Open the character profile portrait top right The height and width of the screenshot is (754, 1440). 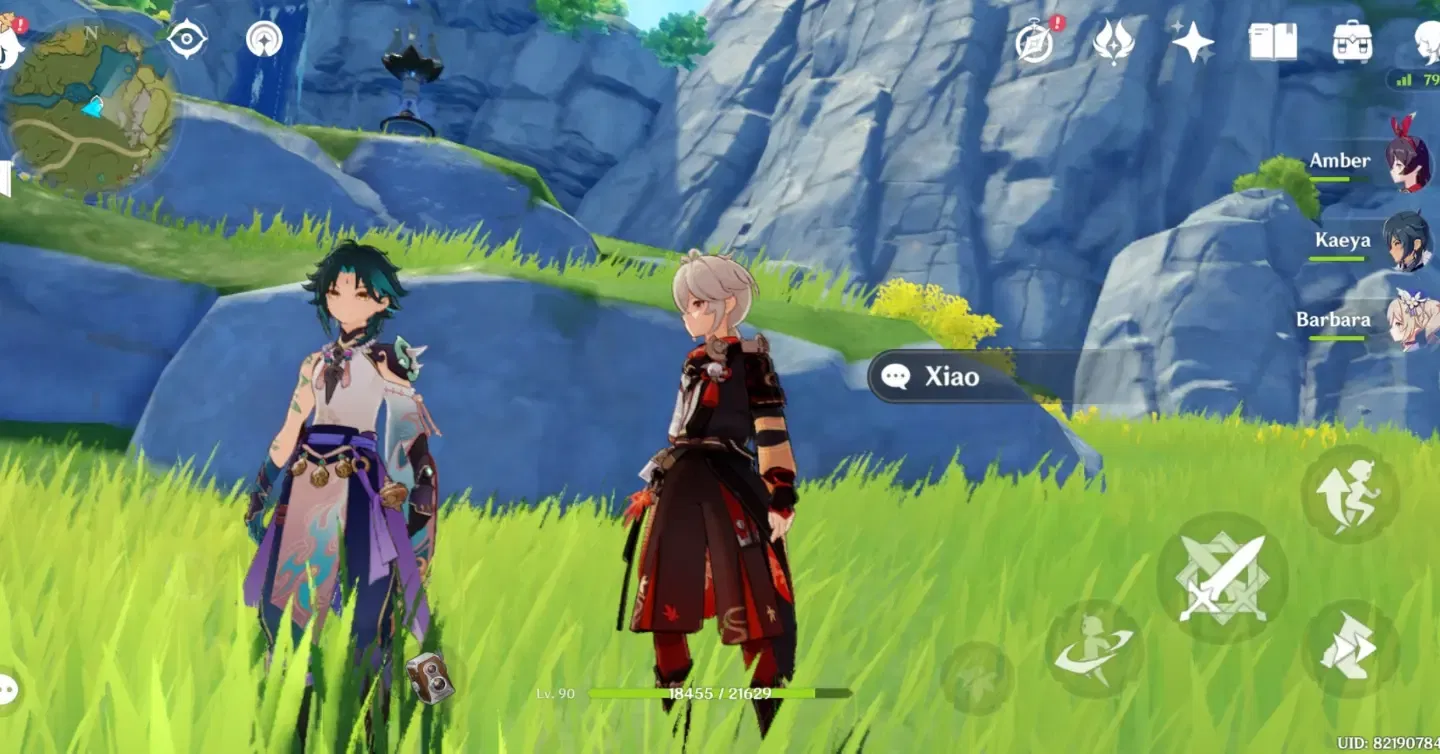click(x=1428, y=40)
